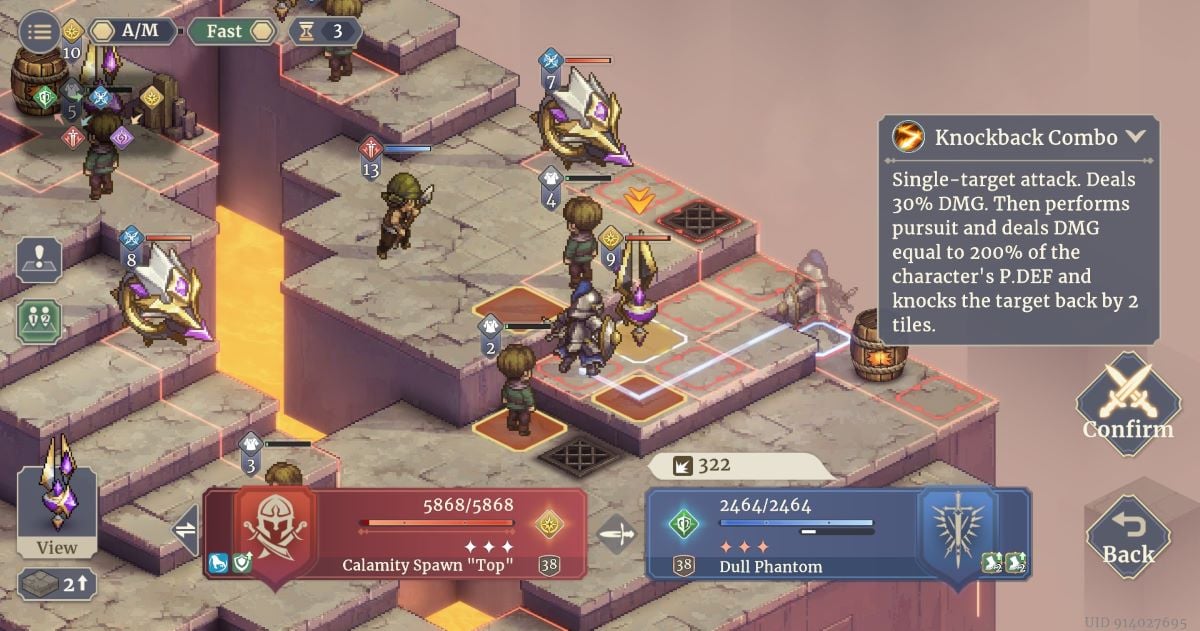Open the hamburger menu

[x=39, y=31]
